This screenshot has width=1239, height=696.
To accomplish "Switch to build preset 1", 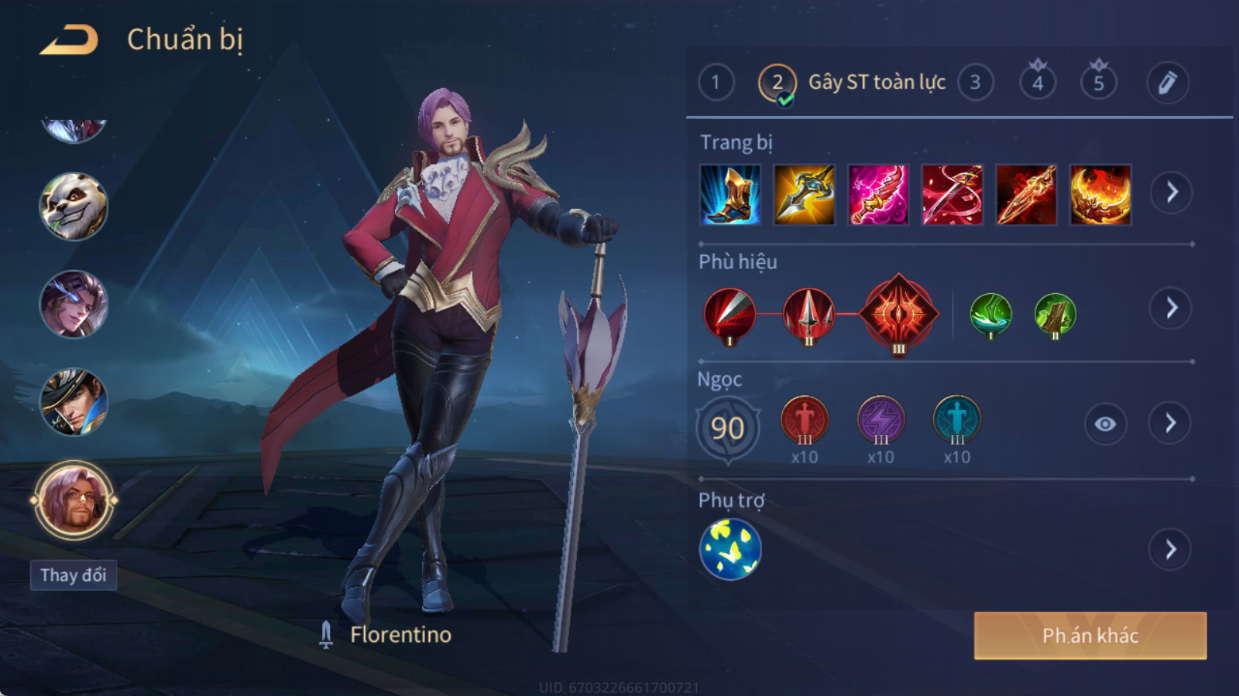I will pos(716,83).
